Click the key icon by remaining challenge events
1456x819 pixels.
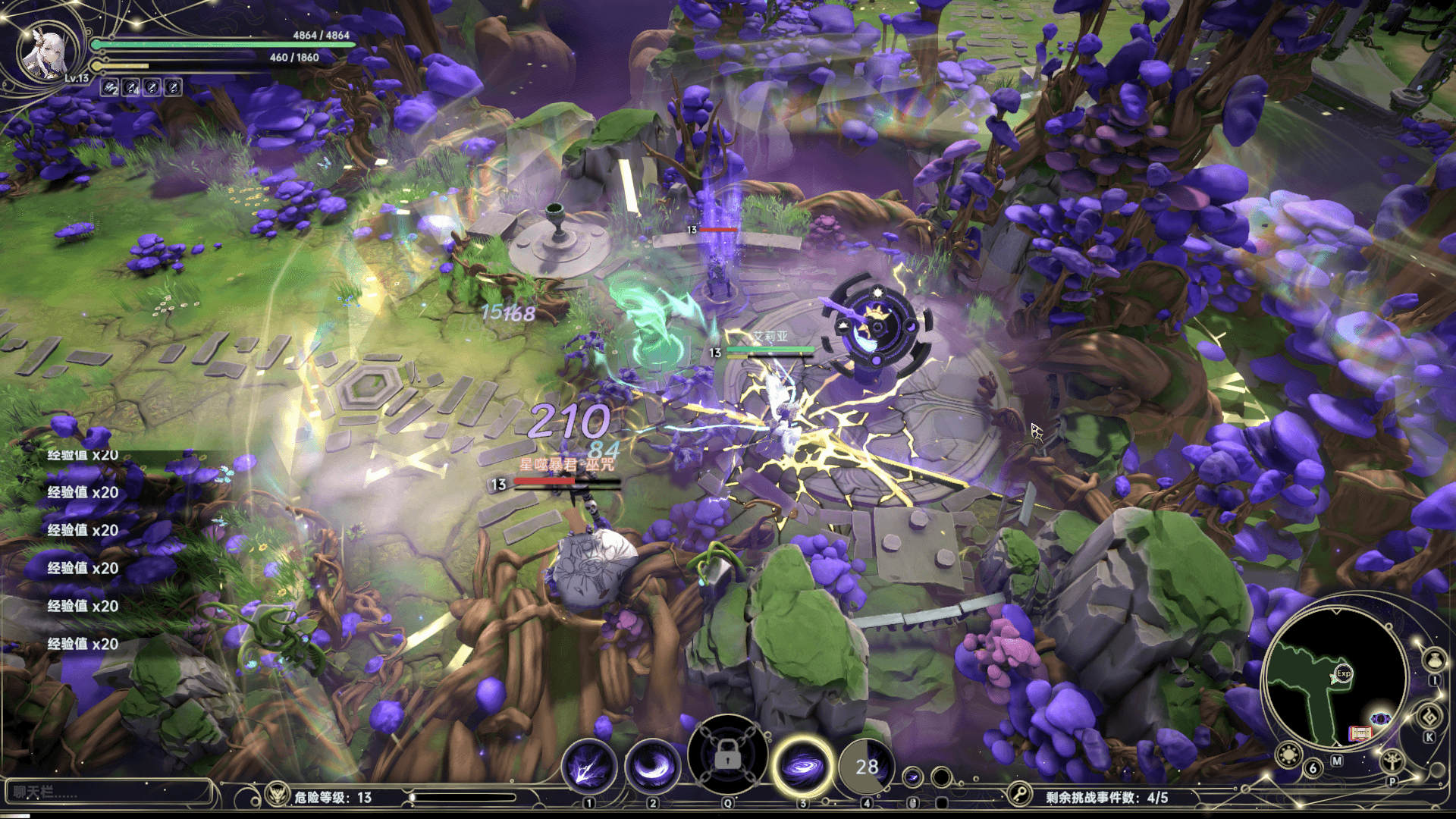(1020, 795)
